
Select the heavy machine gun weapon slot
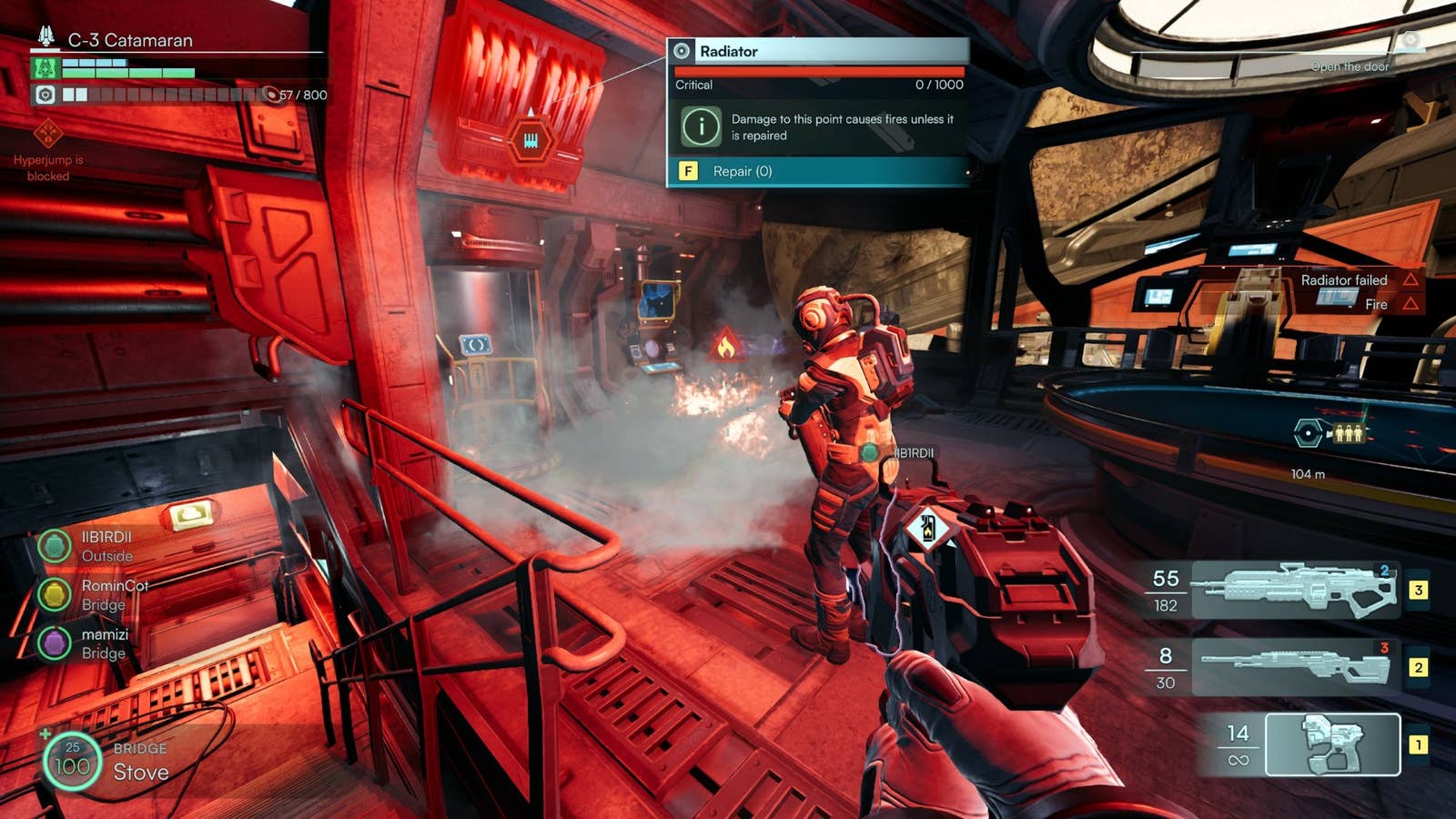coord(1294,590)
